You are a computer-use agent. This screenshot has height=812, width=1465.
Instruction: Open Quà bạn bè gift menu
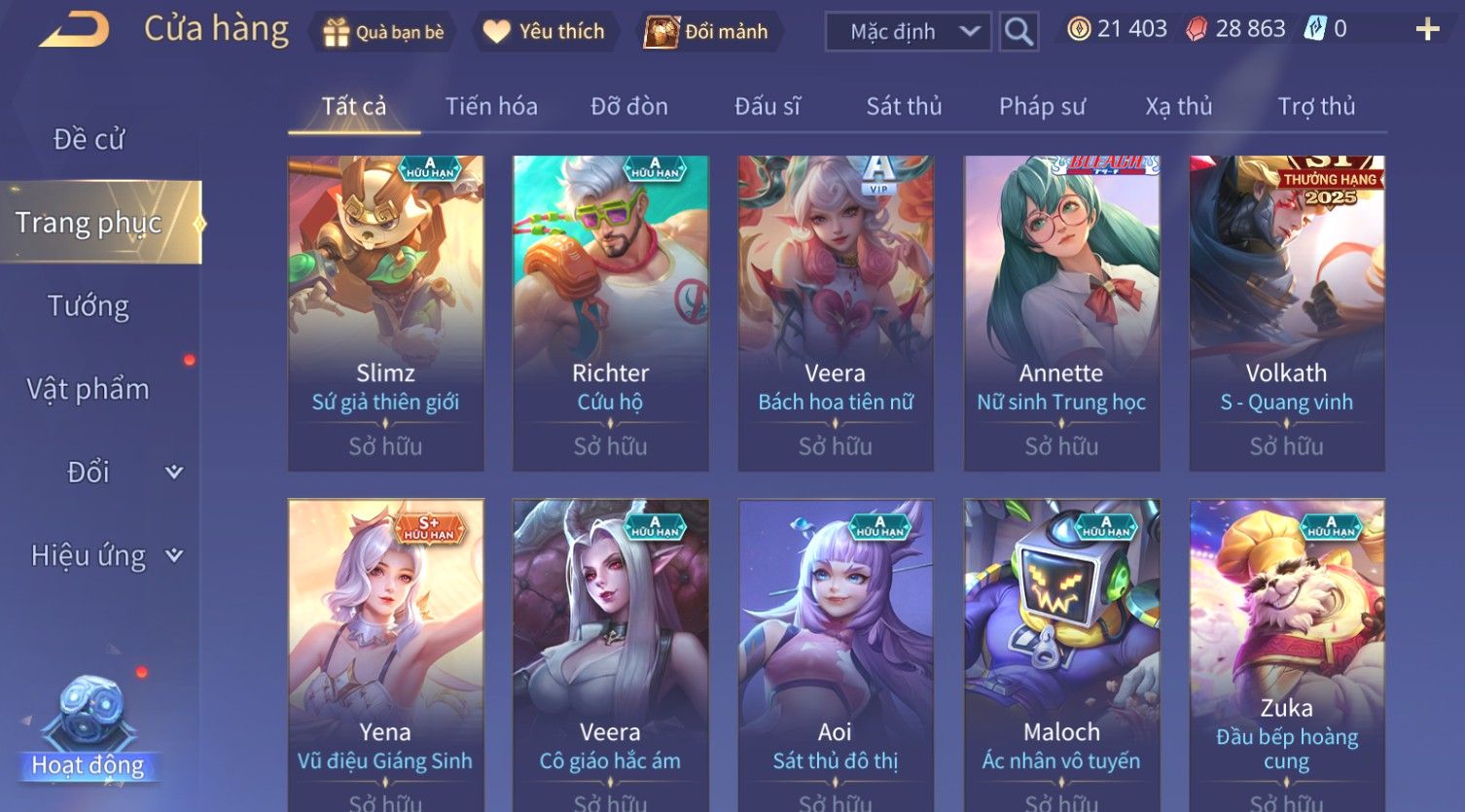[383, 32]
